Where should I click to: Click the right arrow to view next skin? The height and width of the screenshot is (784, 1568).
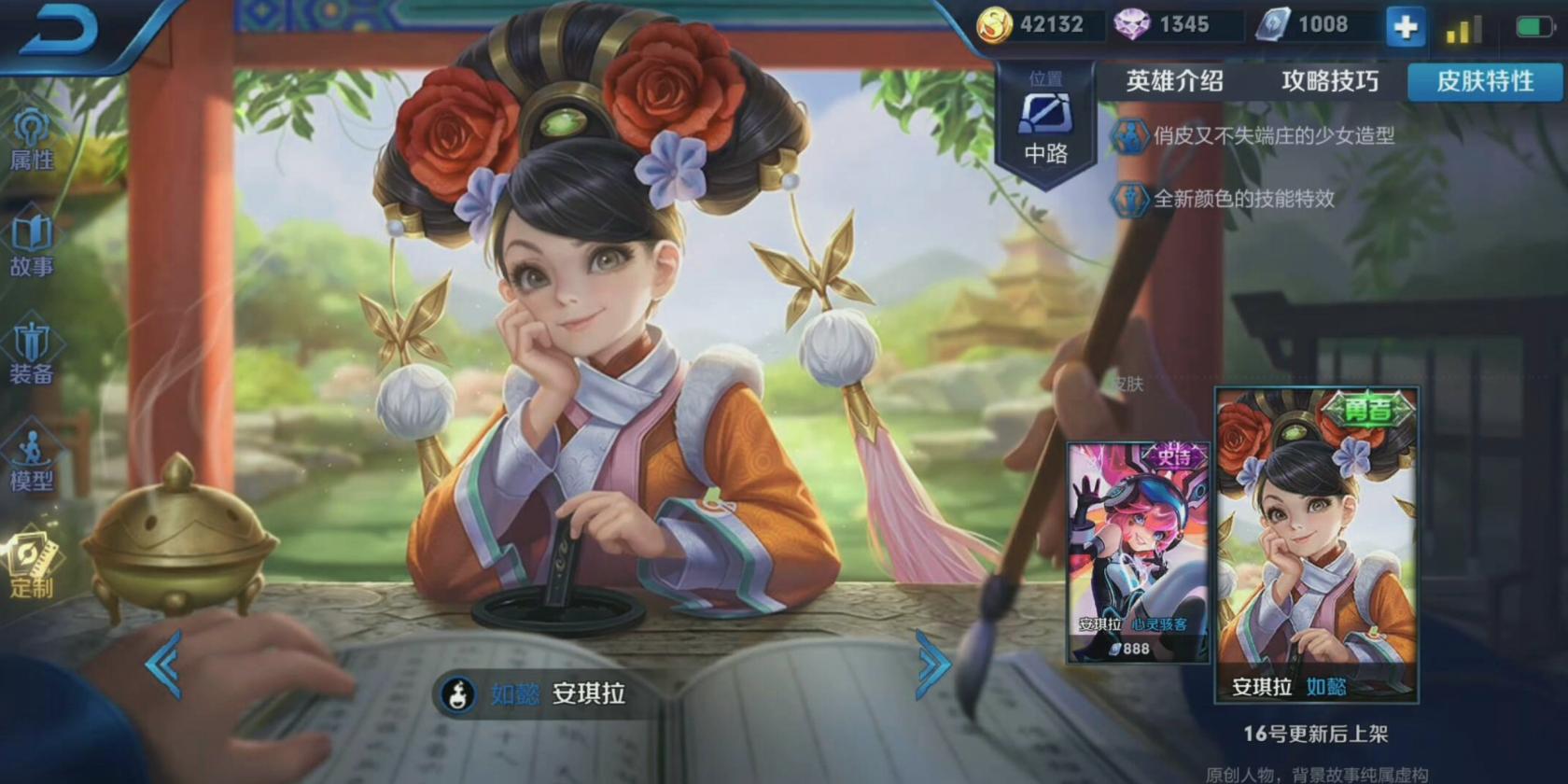coord(929,665)
